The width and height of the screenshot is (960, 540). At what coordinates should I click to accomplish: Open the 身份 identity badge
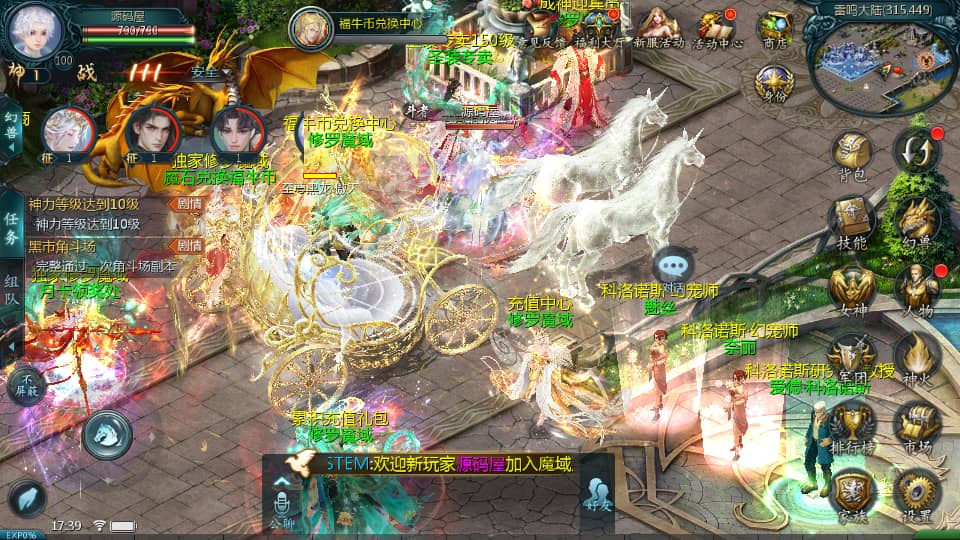pyautogui.click(x=774, y=84)
